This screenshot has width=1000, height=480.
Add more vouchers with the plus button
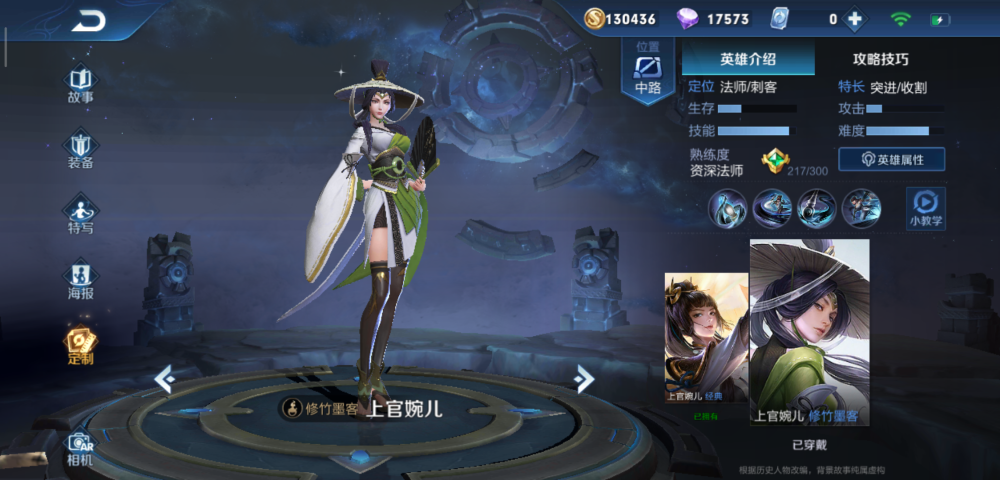pyautogui.click(x=854, y=19)
